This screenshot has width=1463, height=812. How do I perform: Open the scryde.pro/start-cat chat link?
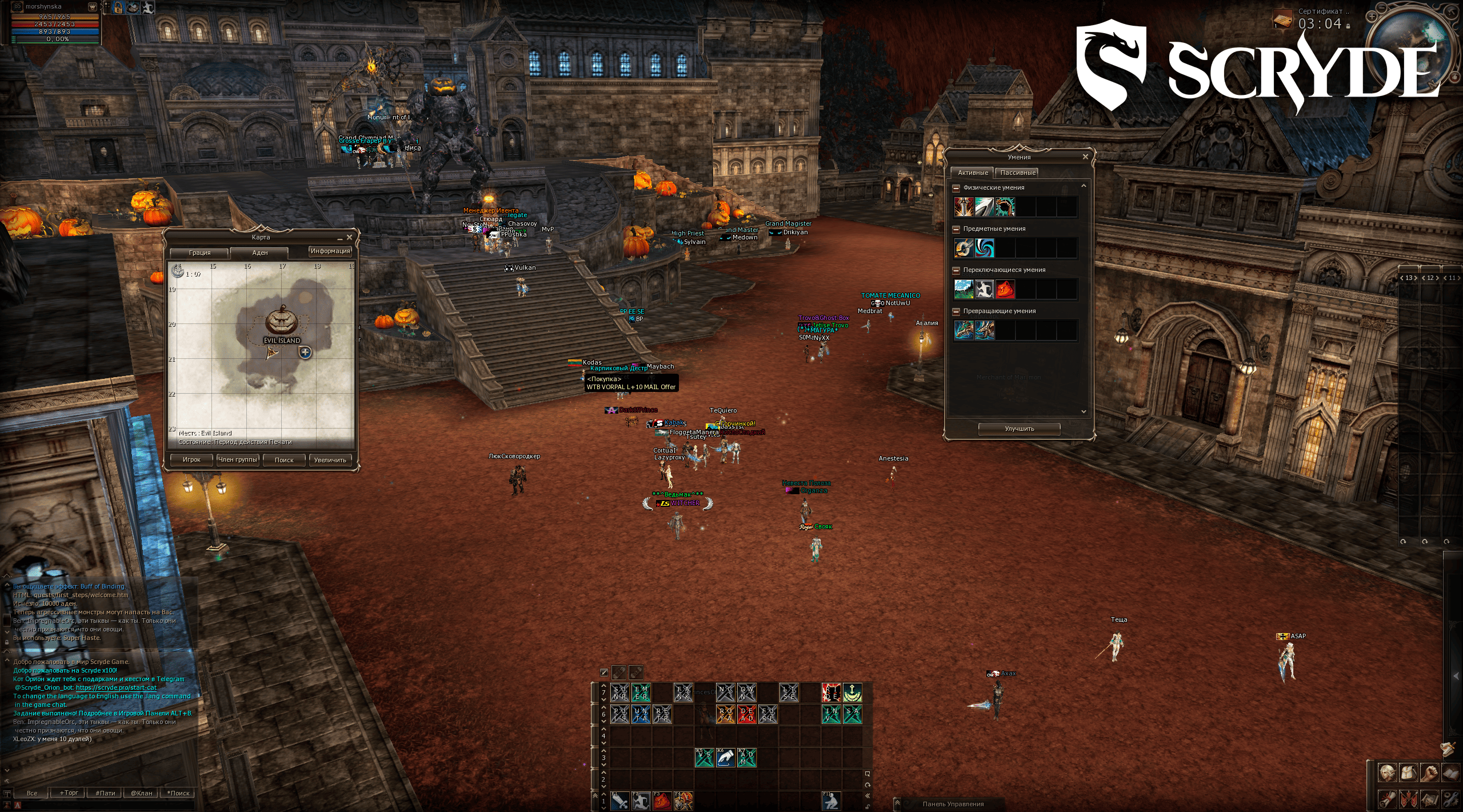pyautogui.click(x=116, y=687)
